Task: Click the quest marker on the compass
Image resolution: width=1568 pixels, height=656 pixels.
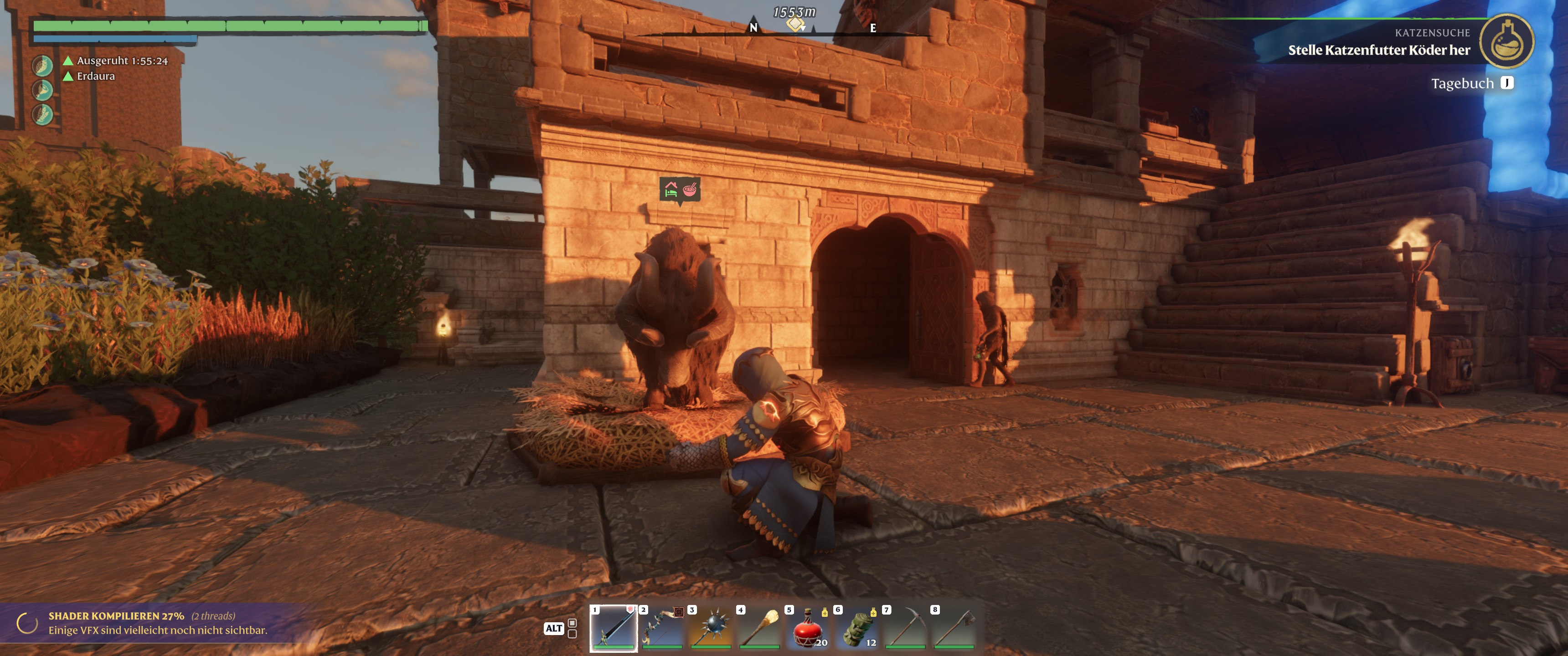Action: coord(795,24)
